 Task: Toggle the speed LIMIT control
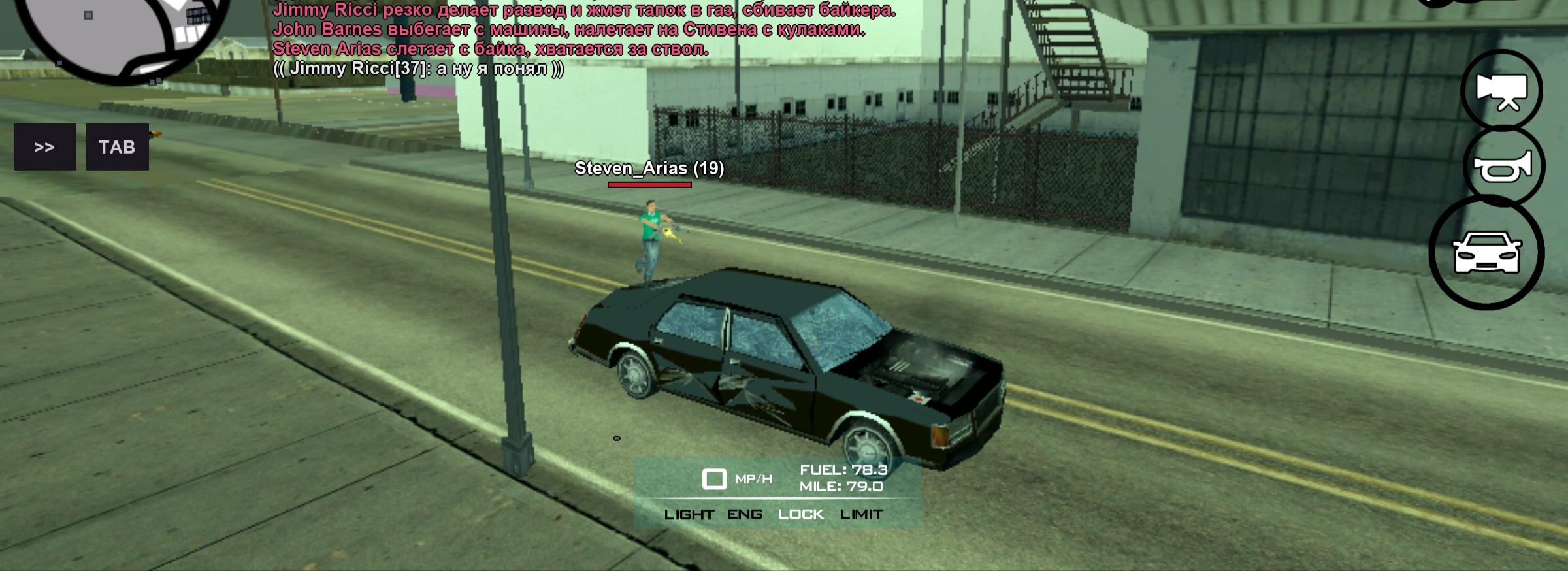point(861,515)
